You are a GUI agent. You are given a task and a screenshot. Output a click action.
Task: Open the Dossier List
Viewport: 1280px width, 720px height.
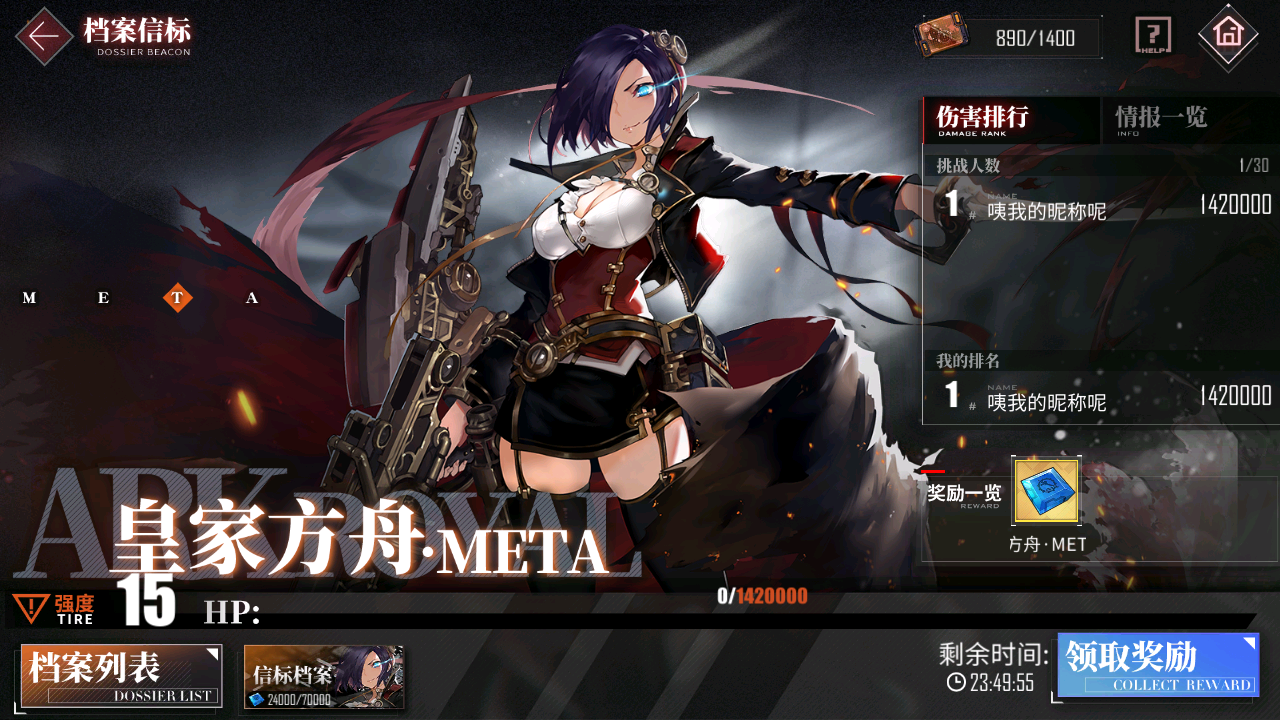point(121,676)
